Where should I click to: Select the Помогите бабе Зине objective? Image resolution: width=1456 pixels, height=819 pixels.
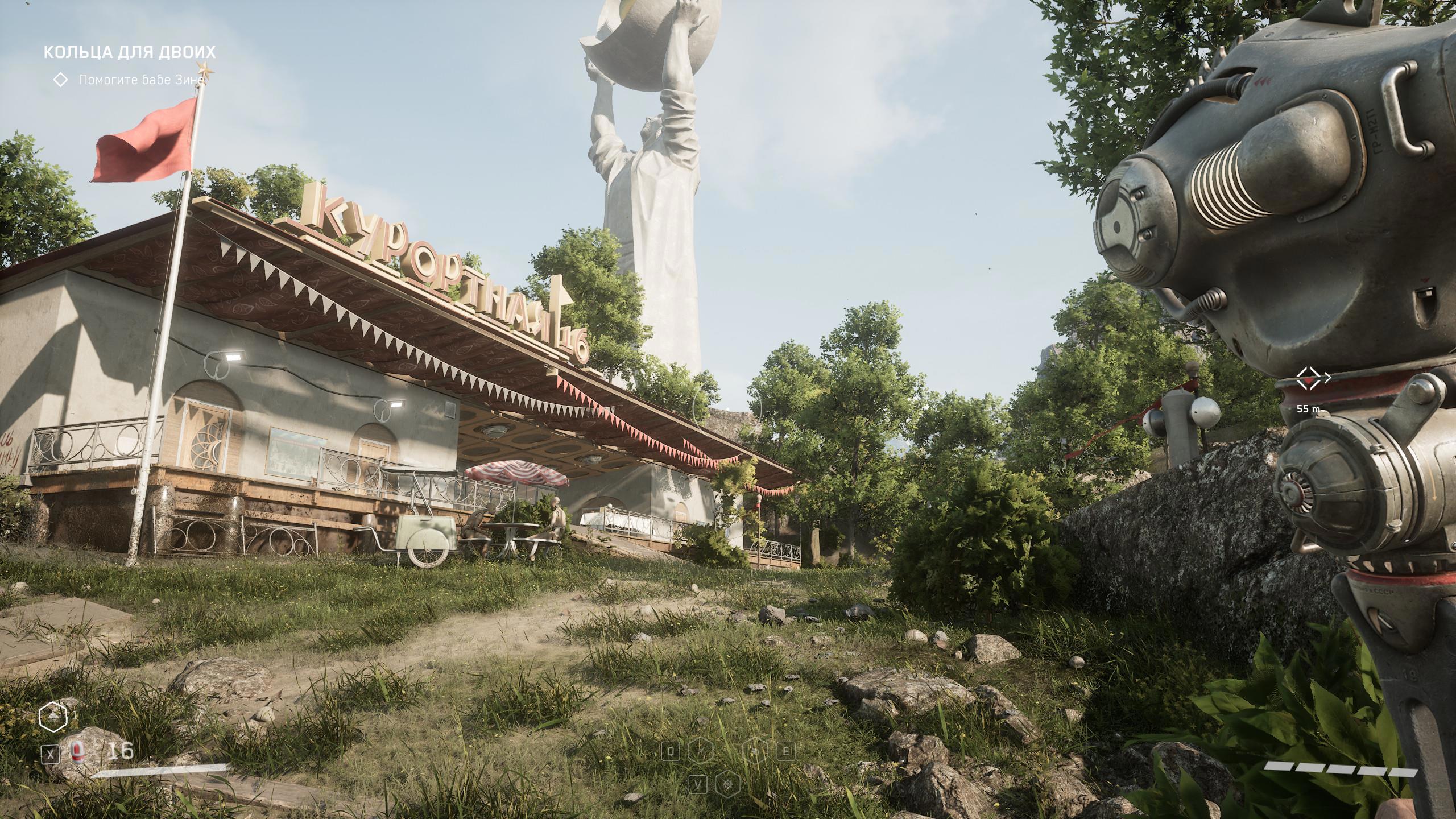coord(140,80)
